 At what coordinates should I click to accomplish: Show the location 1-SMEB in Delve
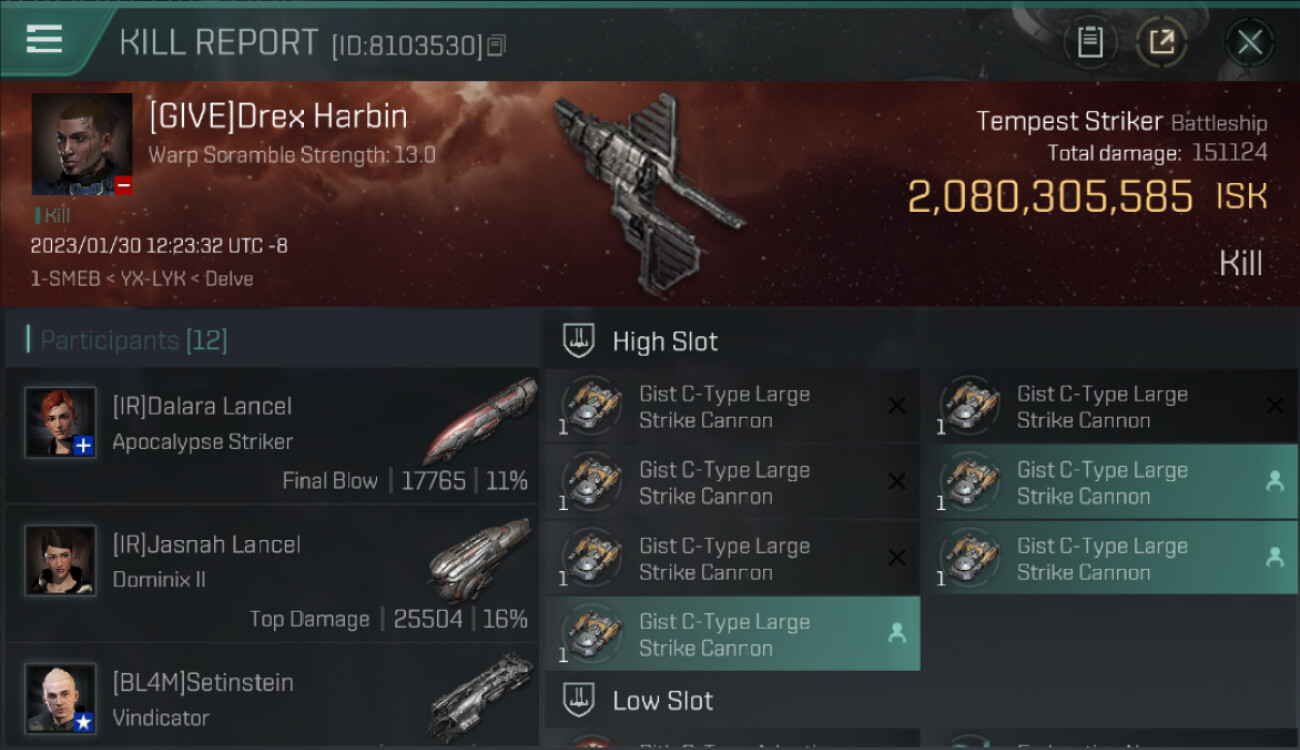click(141, 279)
